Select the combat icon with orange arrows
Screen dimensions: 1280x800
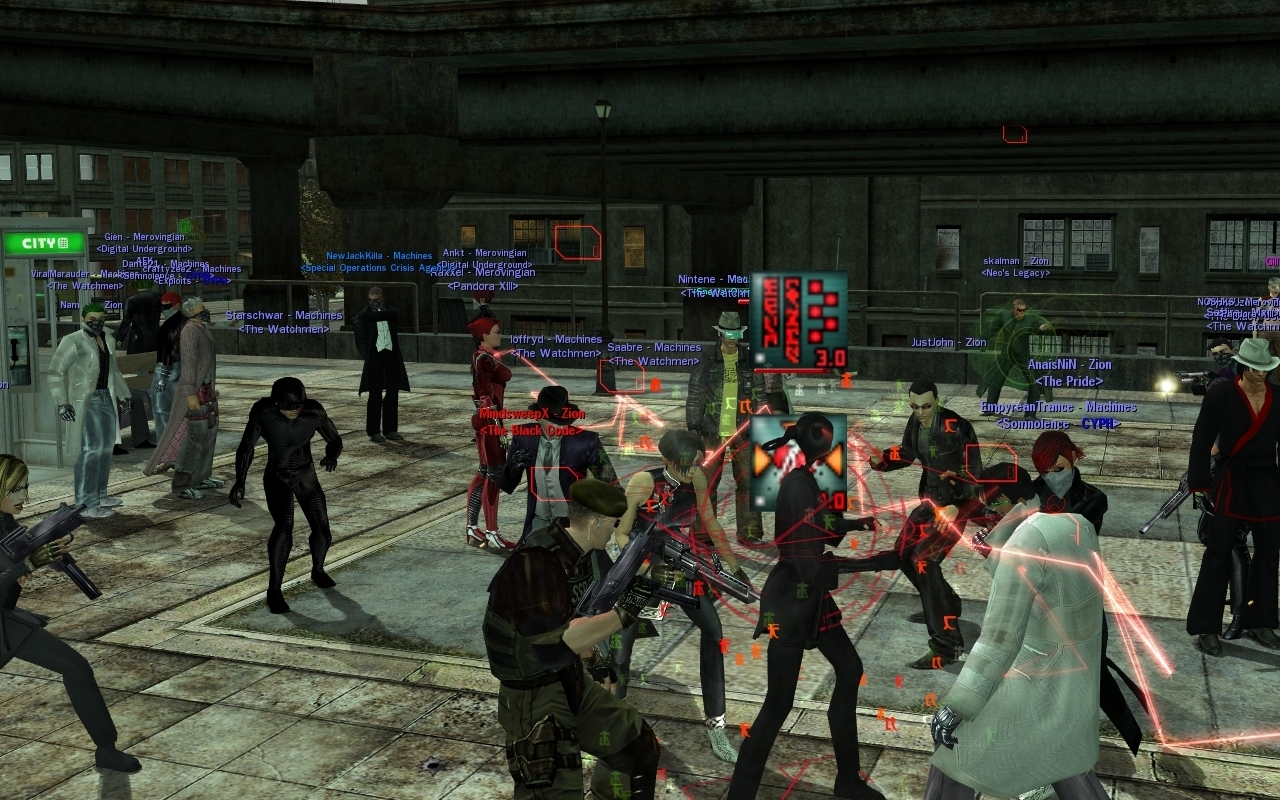point(797,462)
